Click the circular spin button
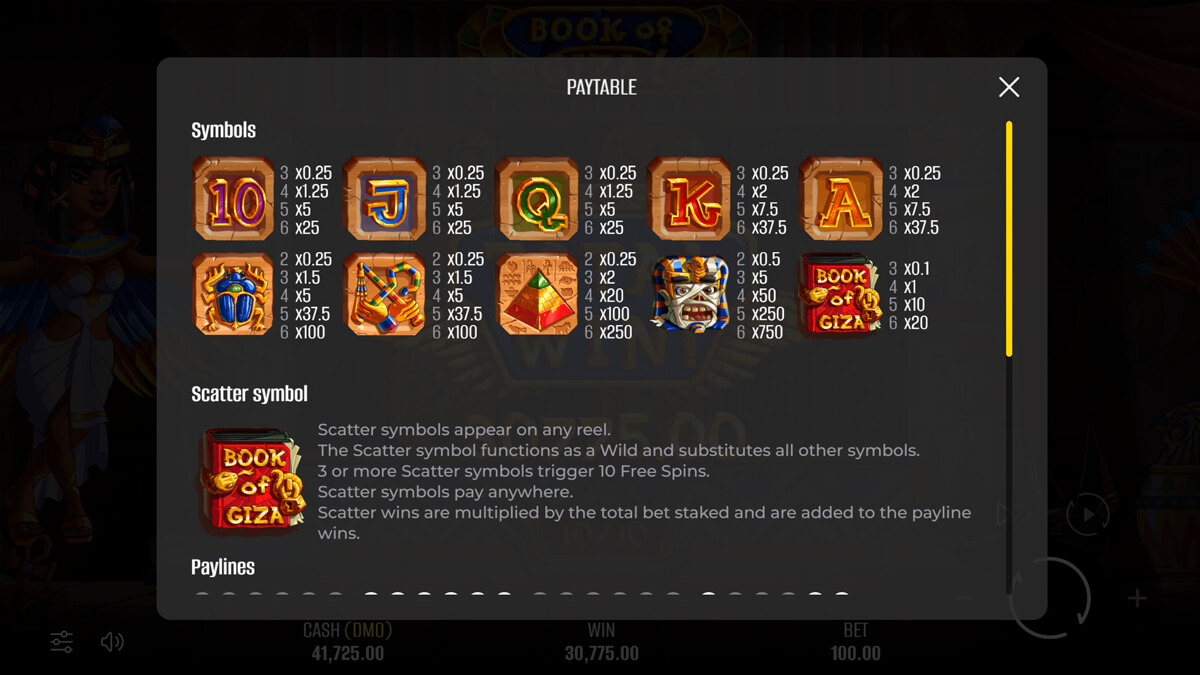Image resolution: width=1200 pixels, height=675 pixels. [1050, 598]
